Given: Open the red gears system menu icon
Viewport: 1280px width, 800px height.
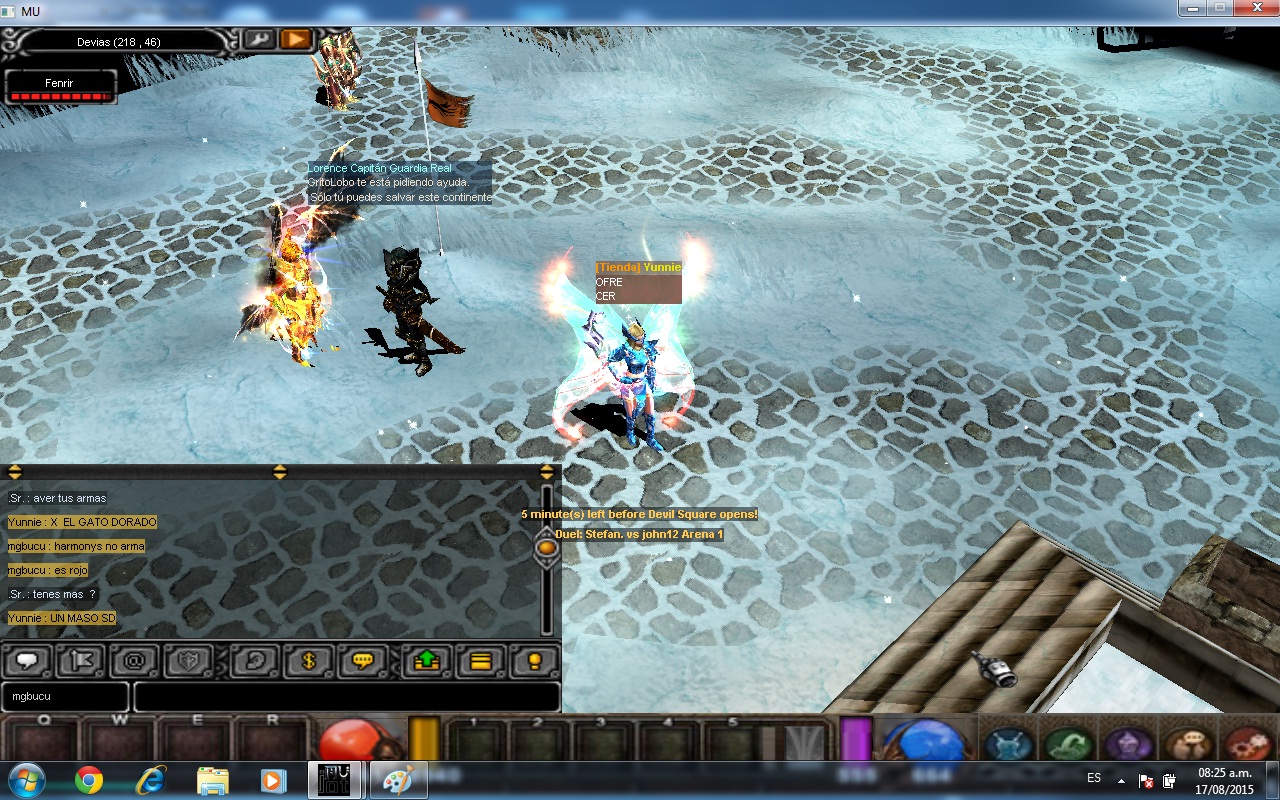Looking at the screenshot, I should [x=1247, y=744].
